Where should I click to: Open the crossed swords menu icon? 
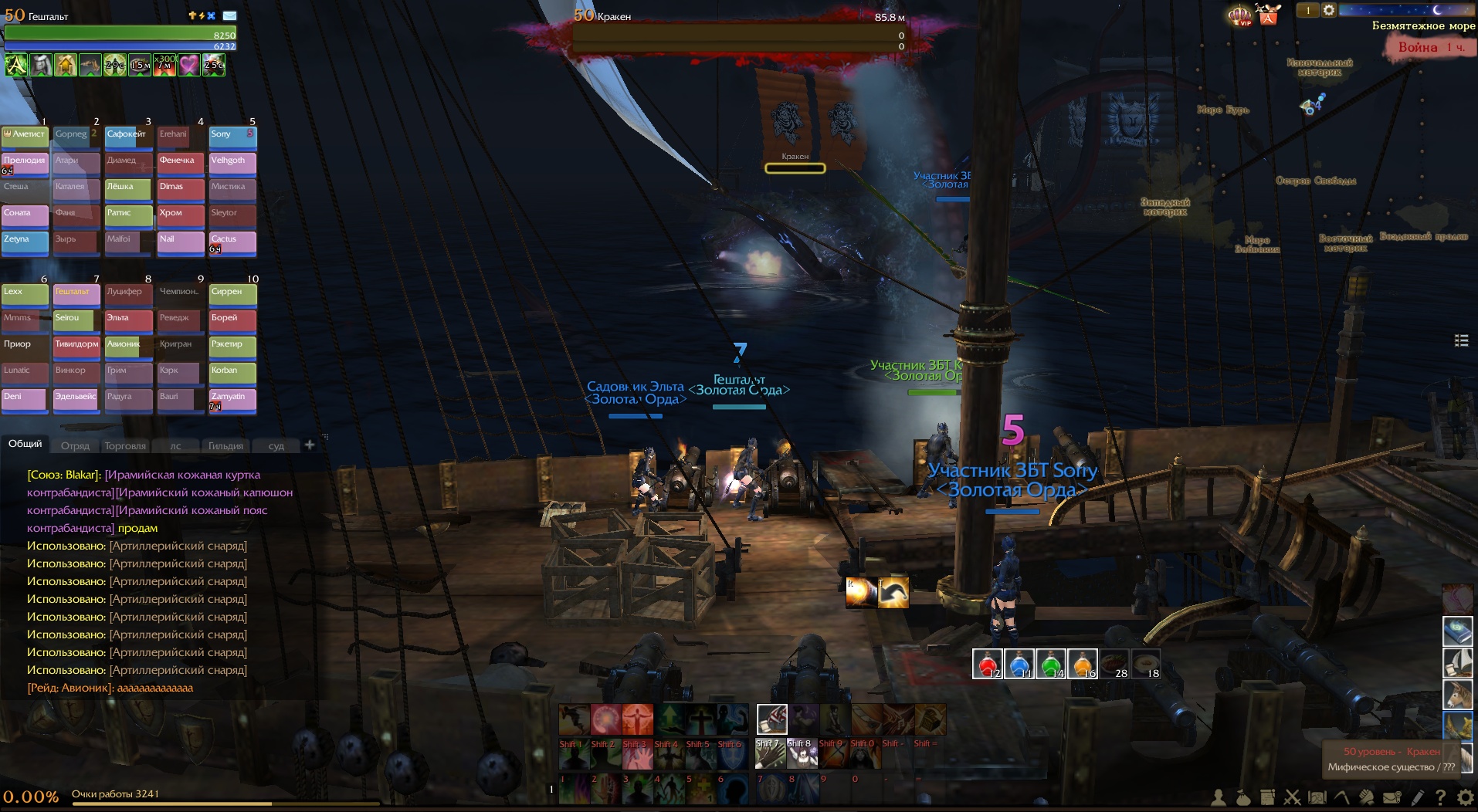(x=1292, y=797)
